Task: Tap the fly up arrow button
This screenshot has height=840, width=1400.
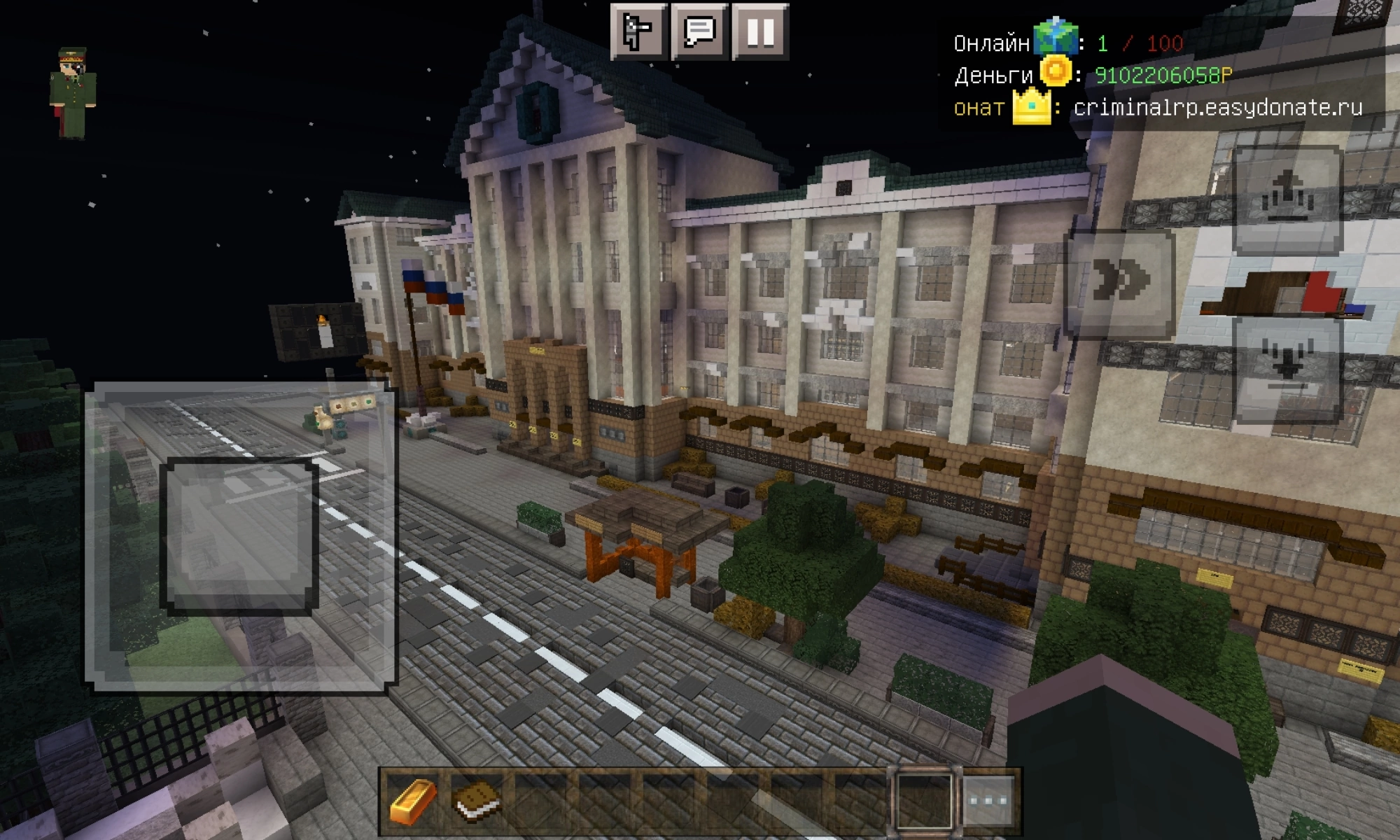Action: click(x=1287, y=199)
